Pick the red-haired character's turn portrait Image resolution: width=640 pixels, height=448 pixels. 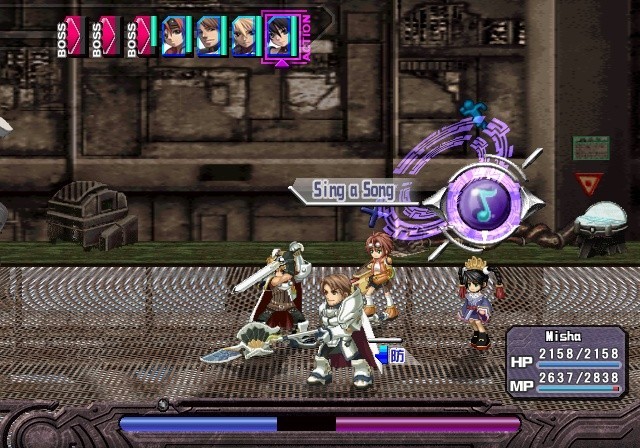175,37
